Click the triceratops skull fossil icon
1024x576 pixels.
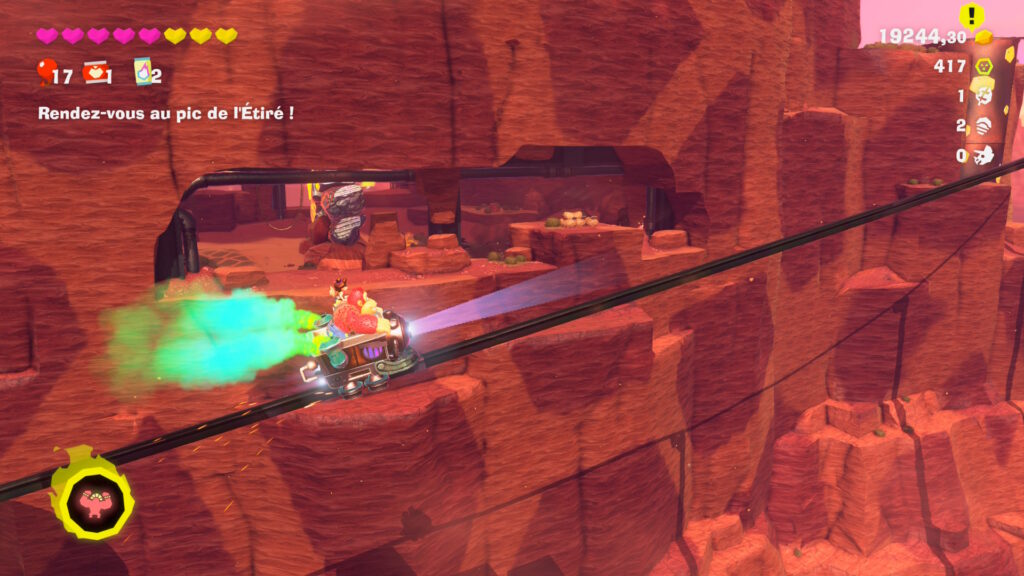click(x=984, y=155)
